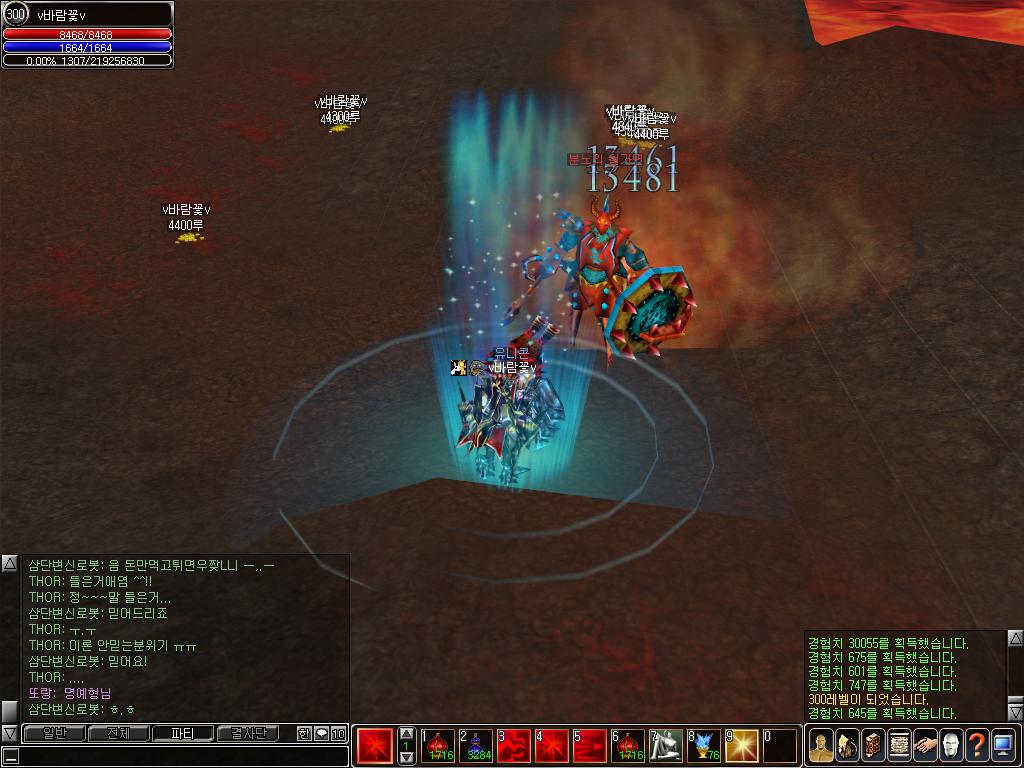Switch to the 결사단 chat tab
This screenshot has height=768, width=1024.
[248, 734]
